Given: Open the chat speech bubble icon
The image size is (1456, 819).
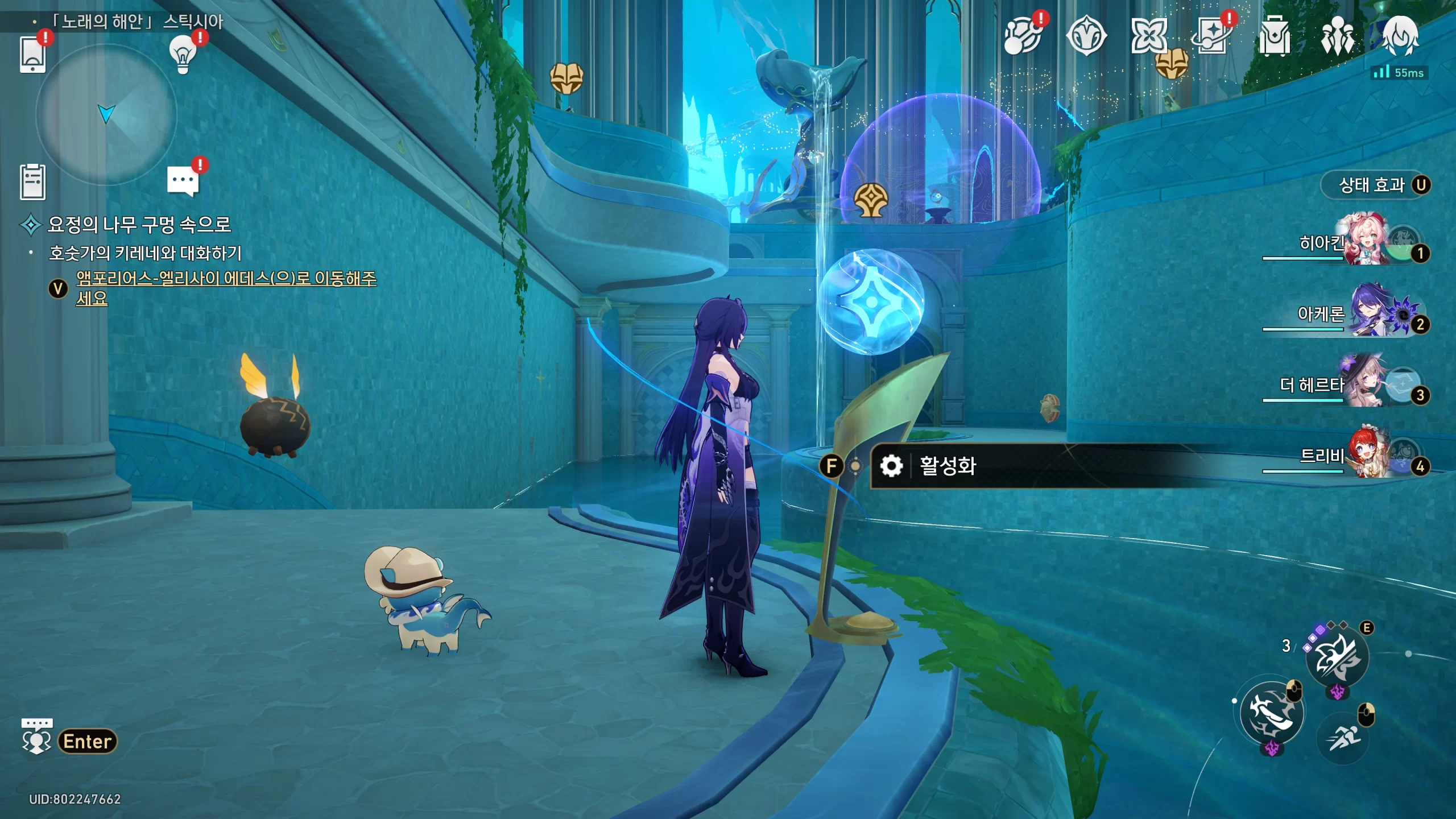Looking at the screenshot, I should click(183, 181).
